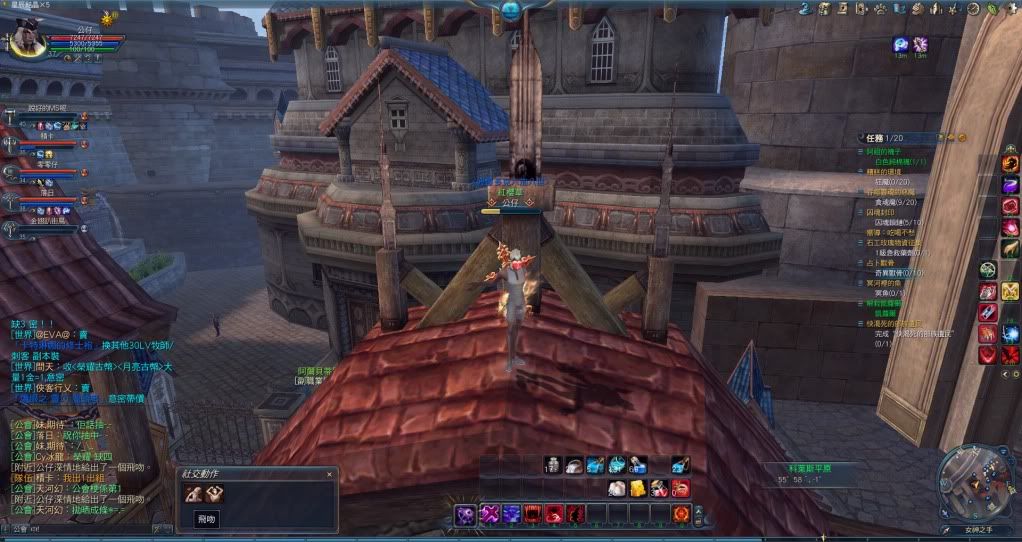Click the blue orb buff icon
This screenshot has height=542, width=1022.
coord(900,44)
